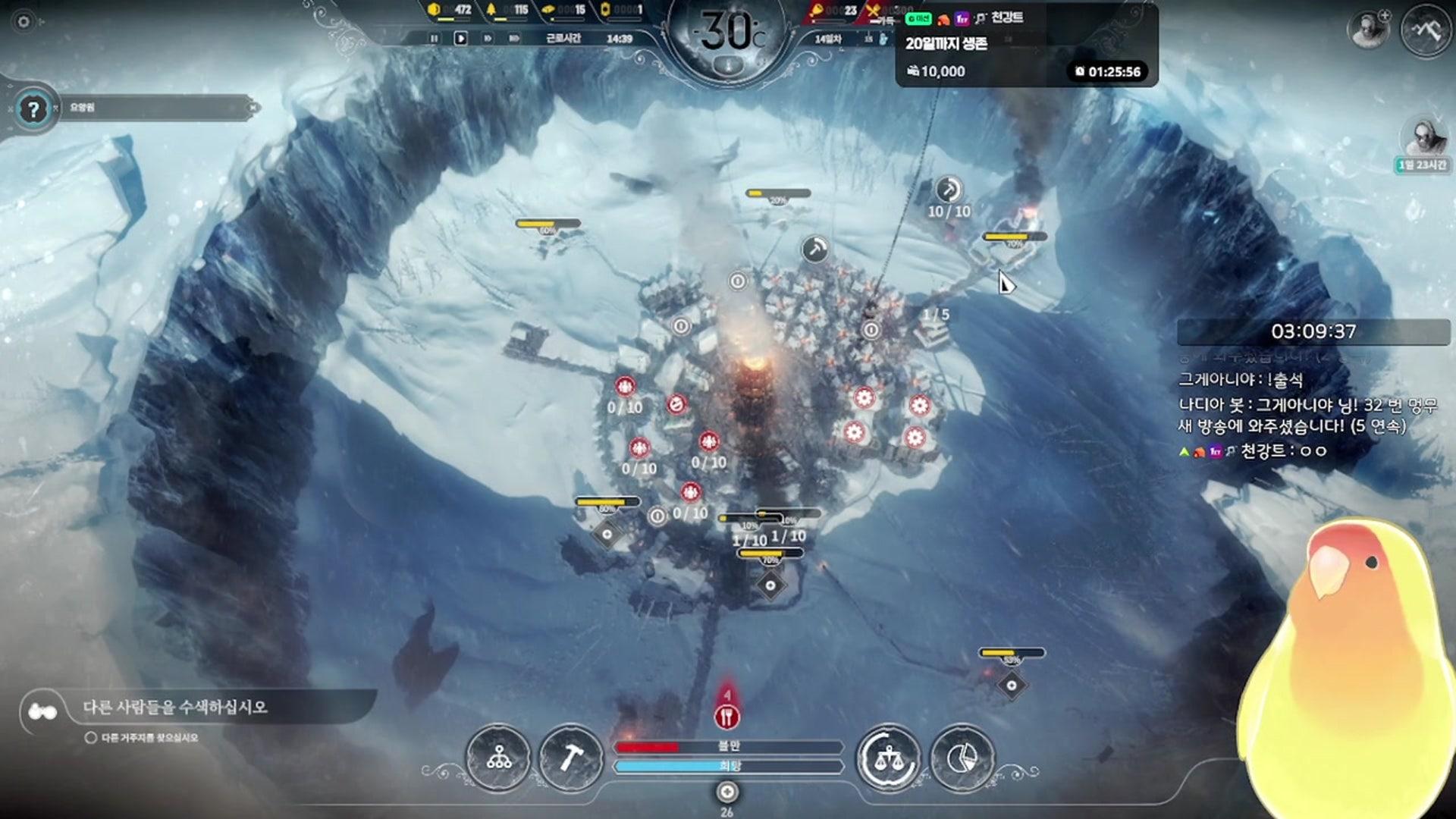The image size is (1456, 819).
Task: Select the fastest game speed
Action: pyautogui.click(x=515, y=38)
